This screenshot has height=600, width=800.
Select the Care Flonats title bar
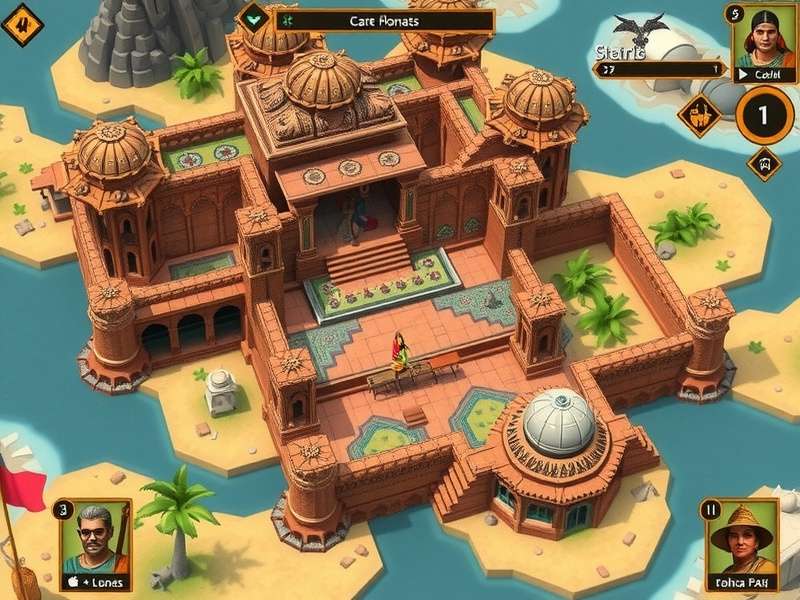(384, 20)
